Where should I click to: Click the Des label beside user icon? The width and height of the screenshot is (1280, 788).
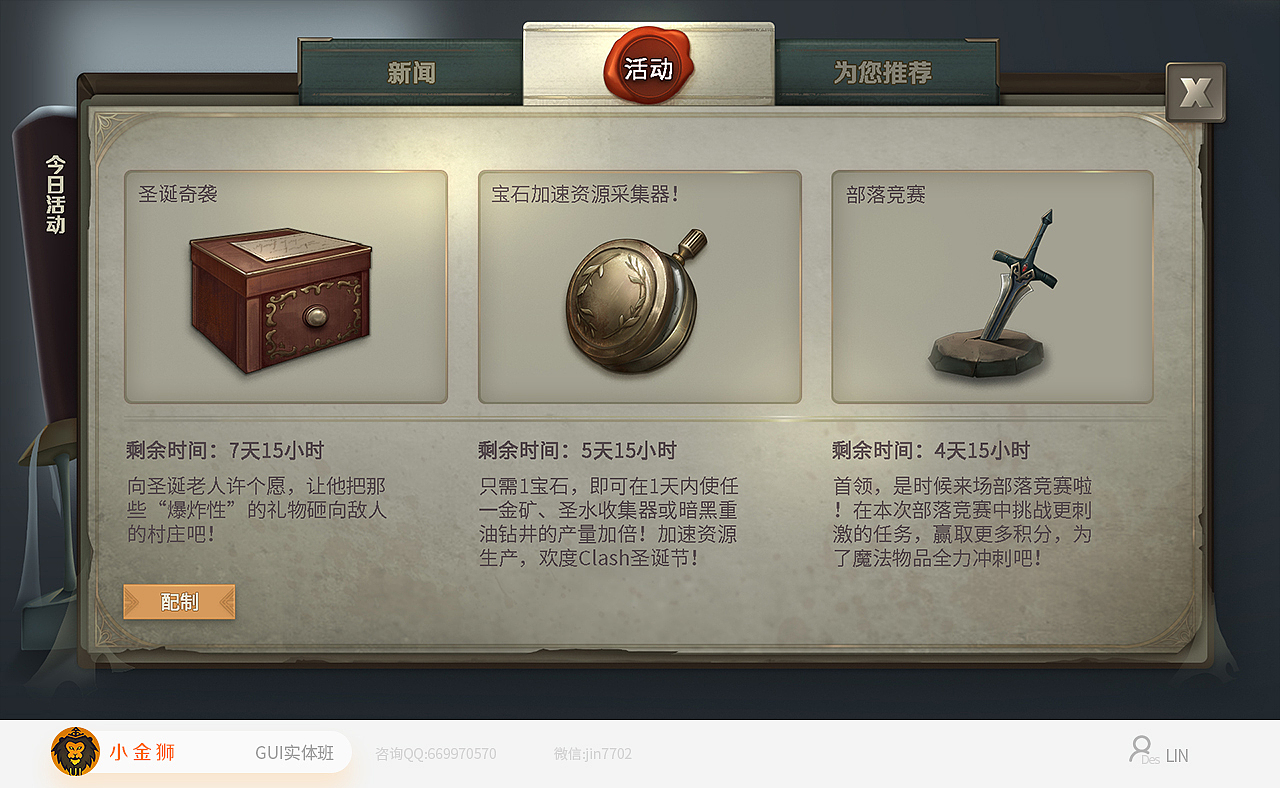[1153, 758]
